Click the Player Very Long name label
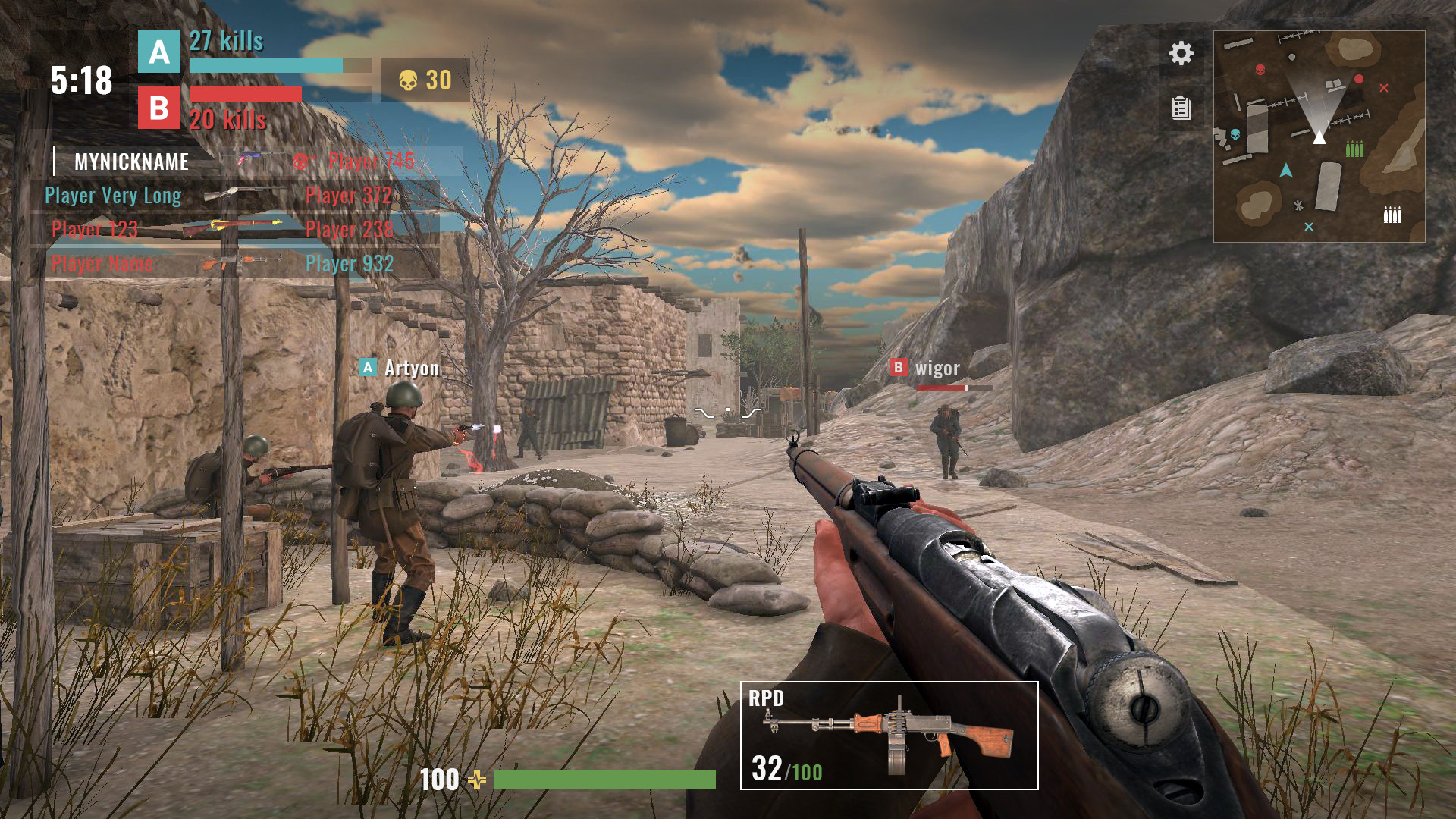Viewport: 1456px width, 819px height. [112, 196]
